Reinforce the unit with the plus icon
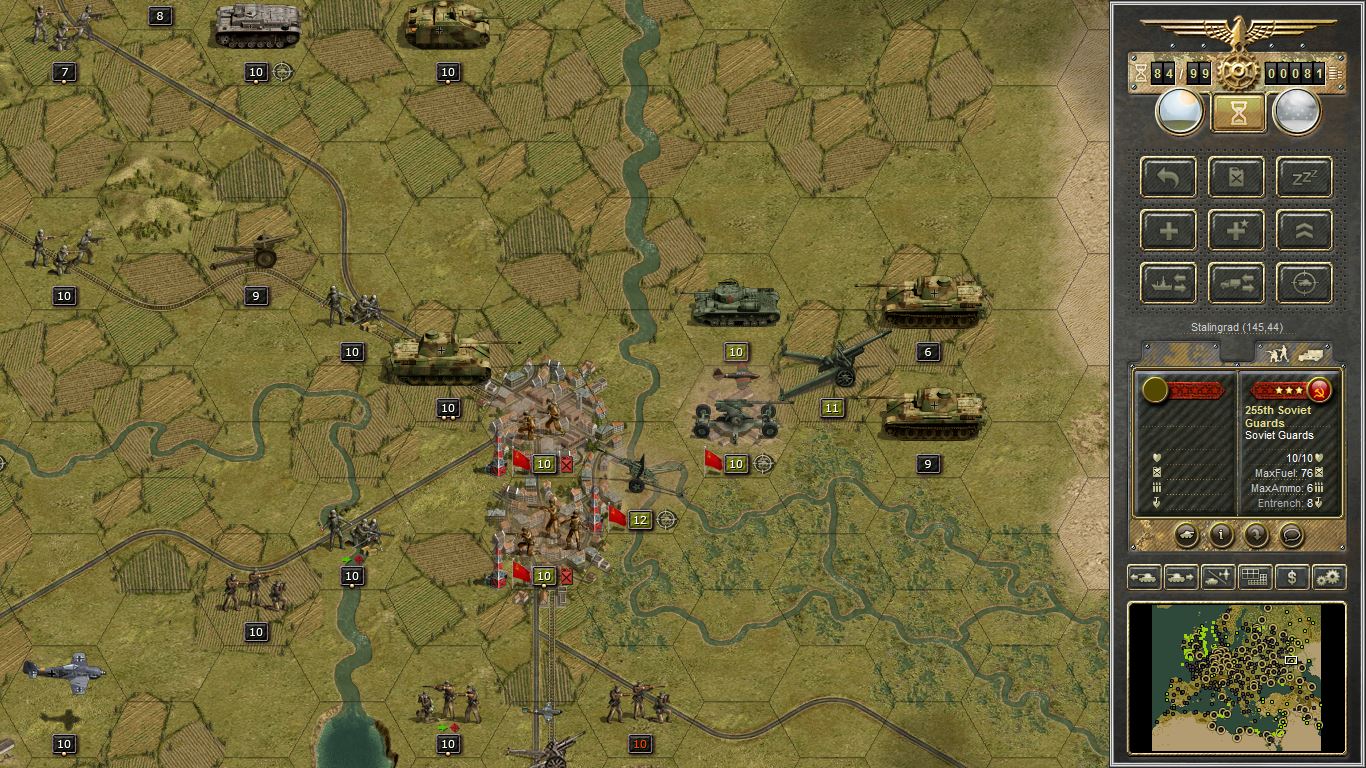The width and height of the screenshot is (1366, 768). click(1167, 230)
